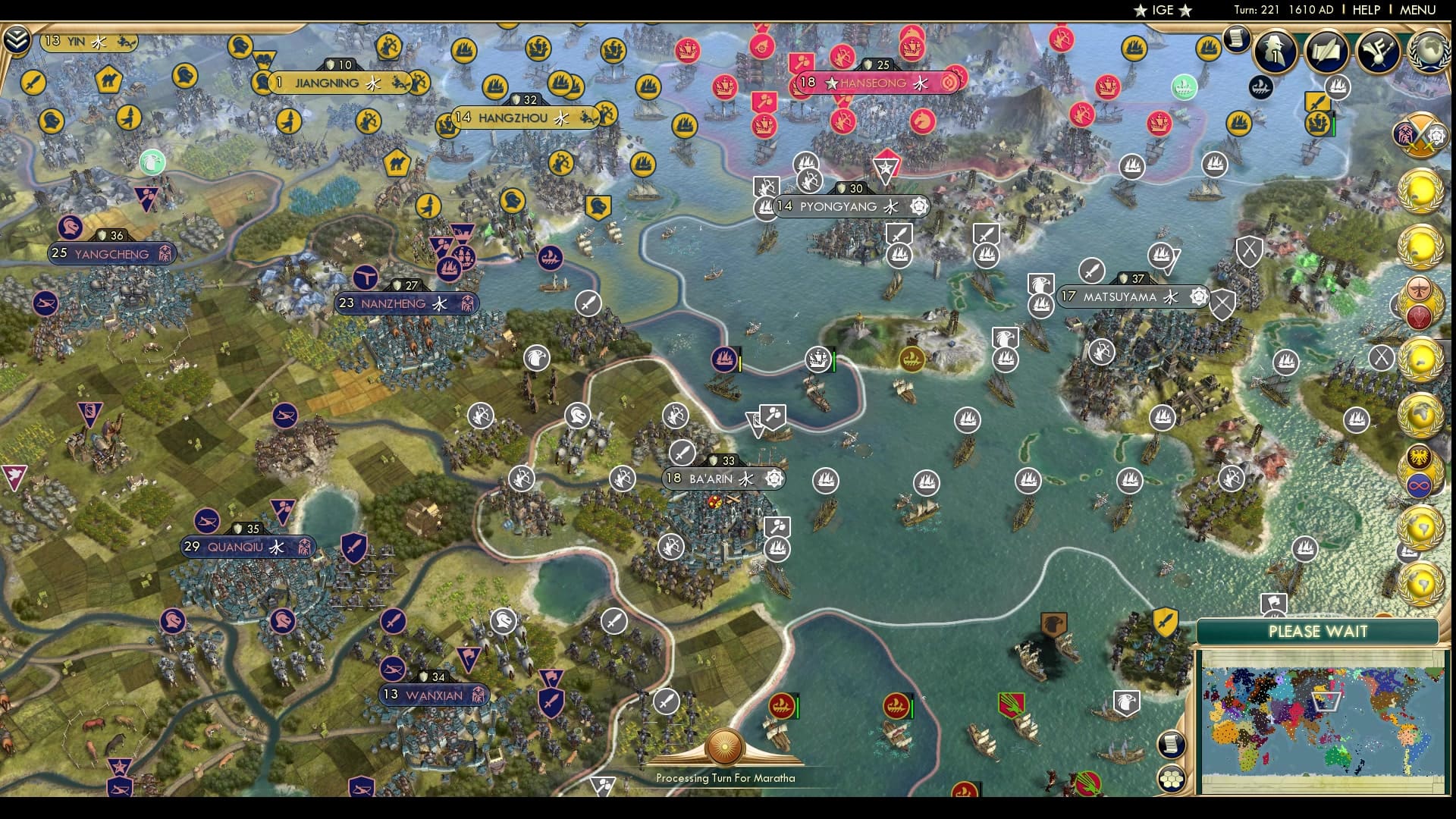Screen dimensions: 1456x819
Task: Select the yellow galleon icon with green health bar
Action: 1318,124
